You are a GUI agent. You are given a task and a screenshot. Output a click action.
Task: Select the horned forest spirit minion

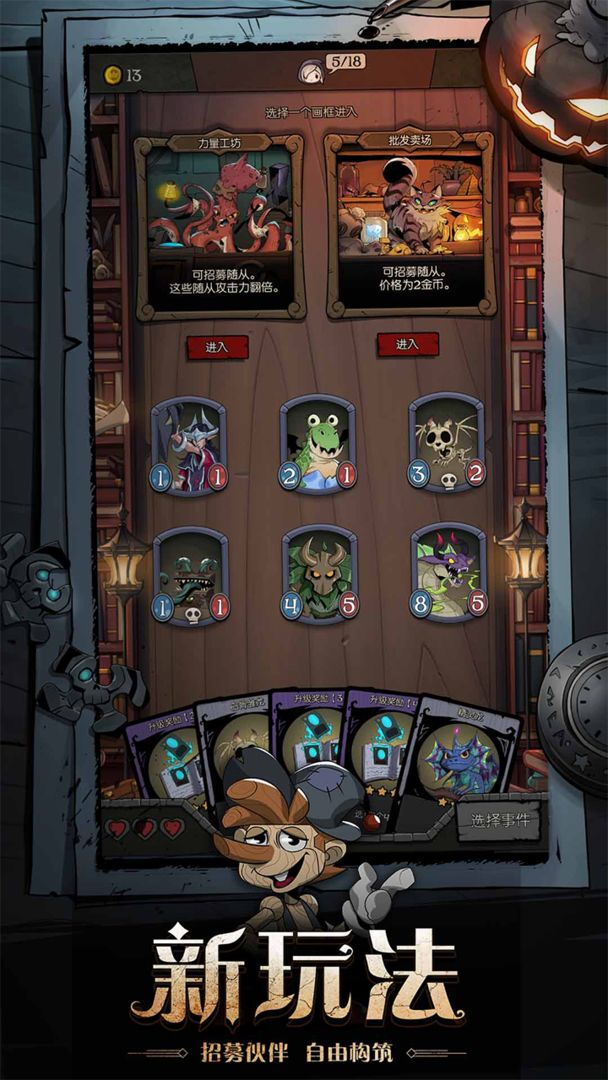[319, 573]
